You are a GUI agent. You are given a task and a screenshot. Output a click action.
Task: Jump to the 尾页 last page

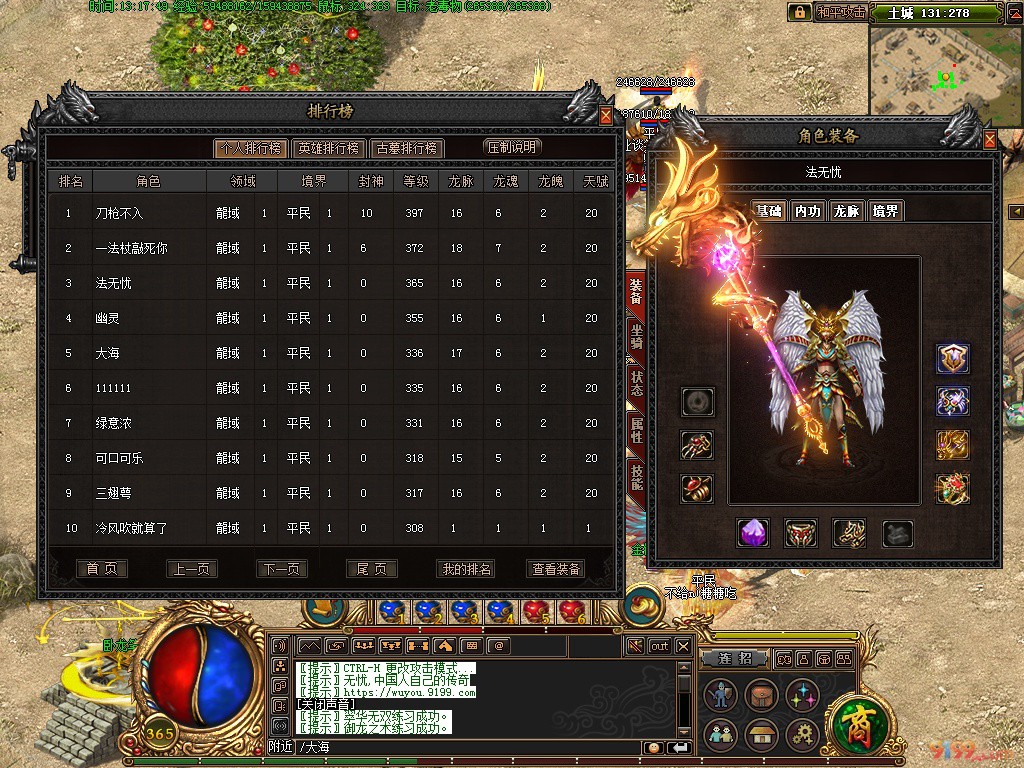(371, 569)
